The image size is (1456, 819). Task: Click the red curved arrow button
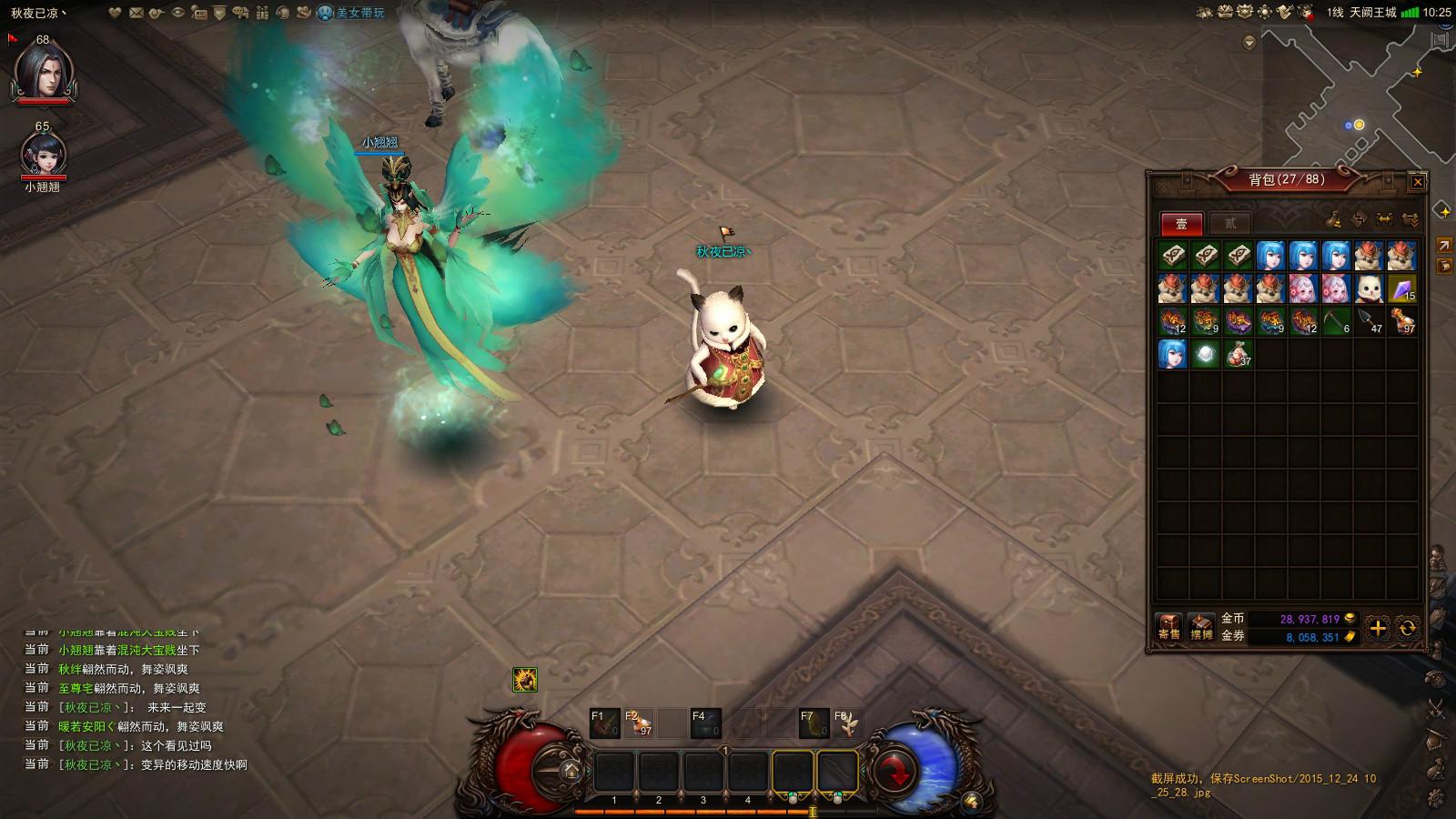(898, 772)
